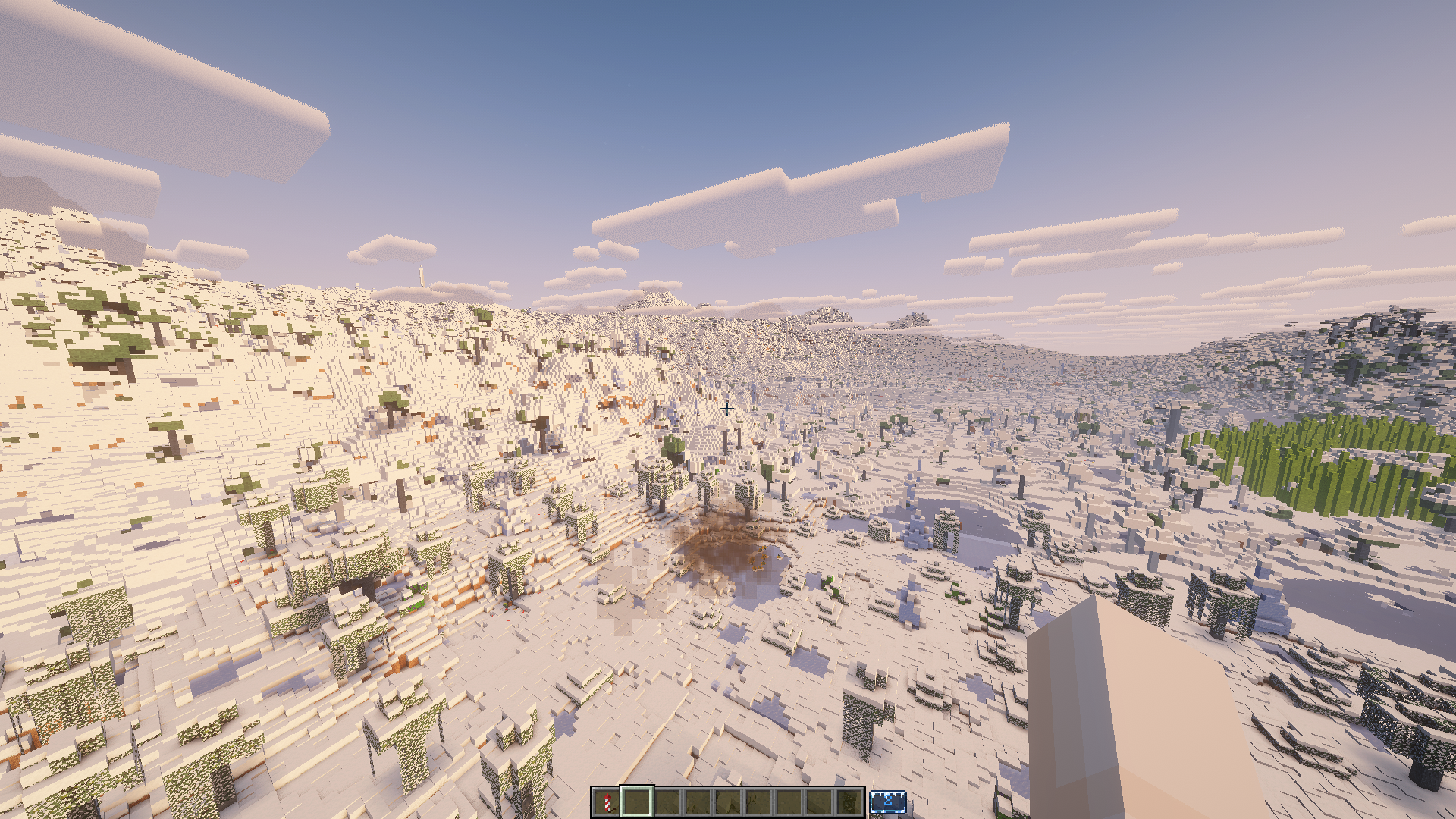Click the frosted blue icon beside the hotbar
Image resolution: width=1456 pixels, height=819 pixels.
click(x=888, y=801)
